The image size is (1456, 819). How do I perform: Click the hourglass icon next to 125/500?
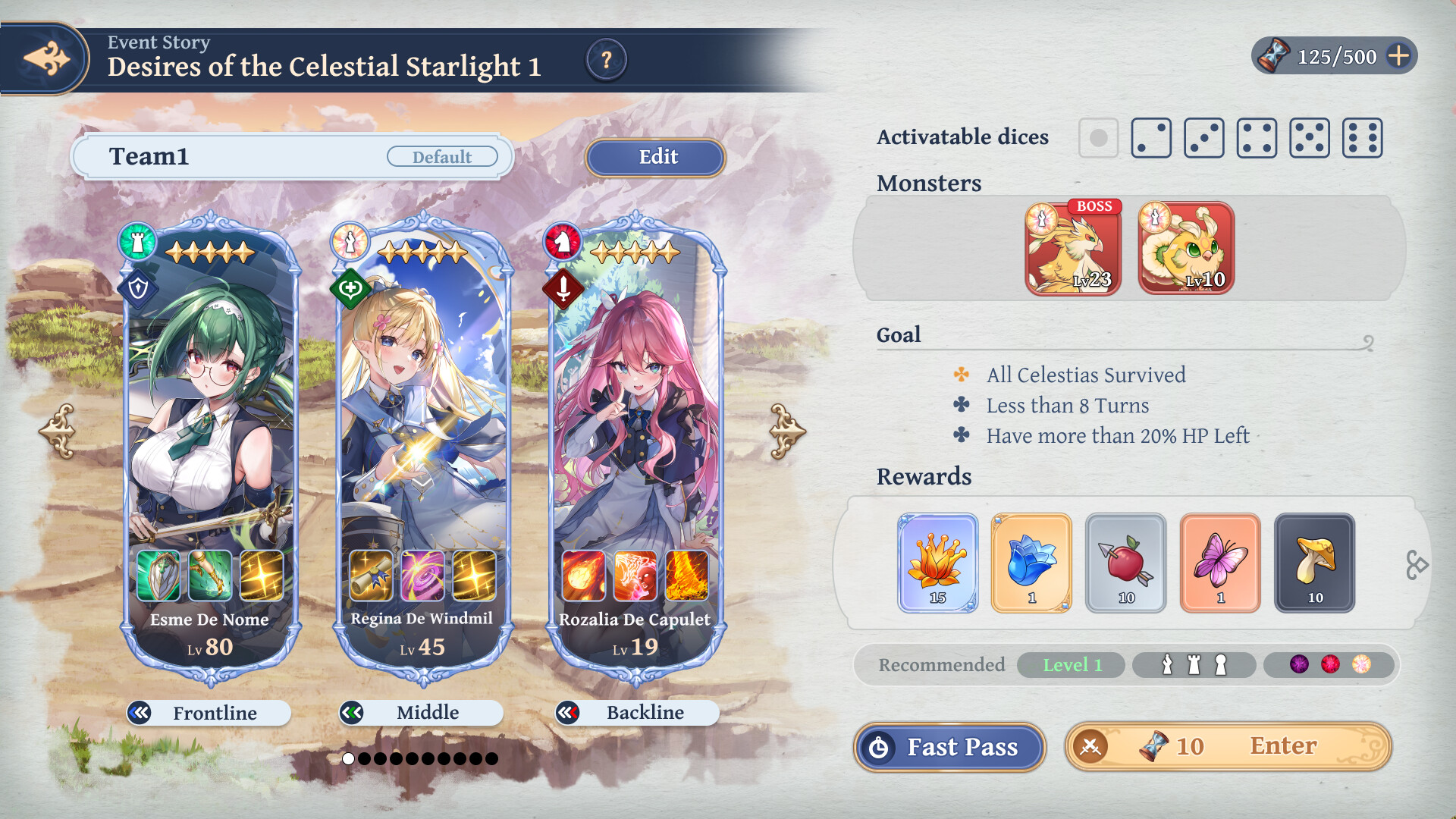(x=1274, y=54)
